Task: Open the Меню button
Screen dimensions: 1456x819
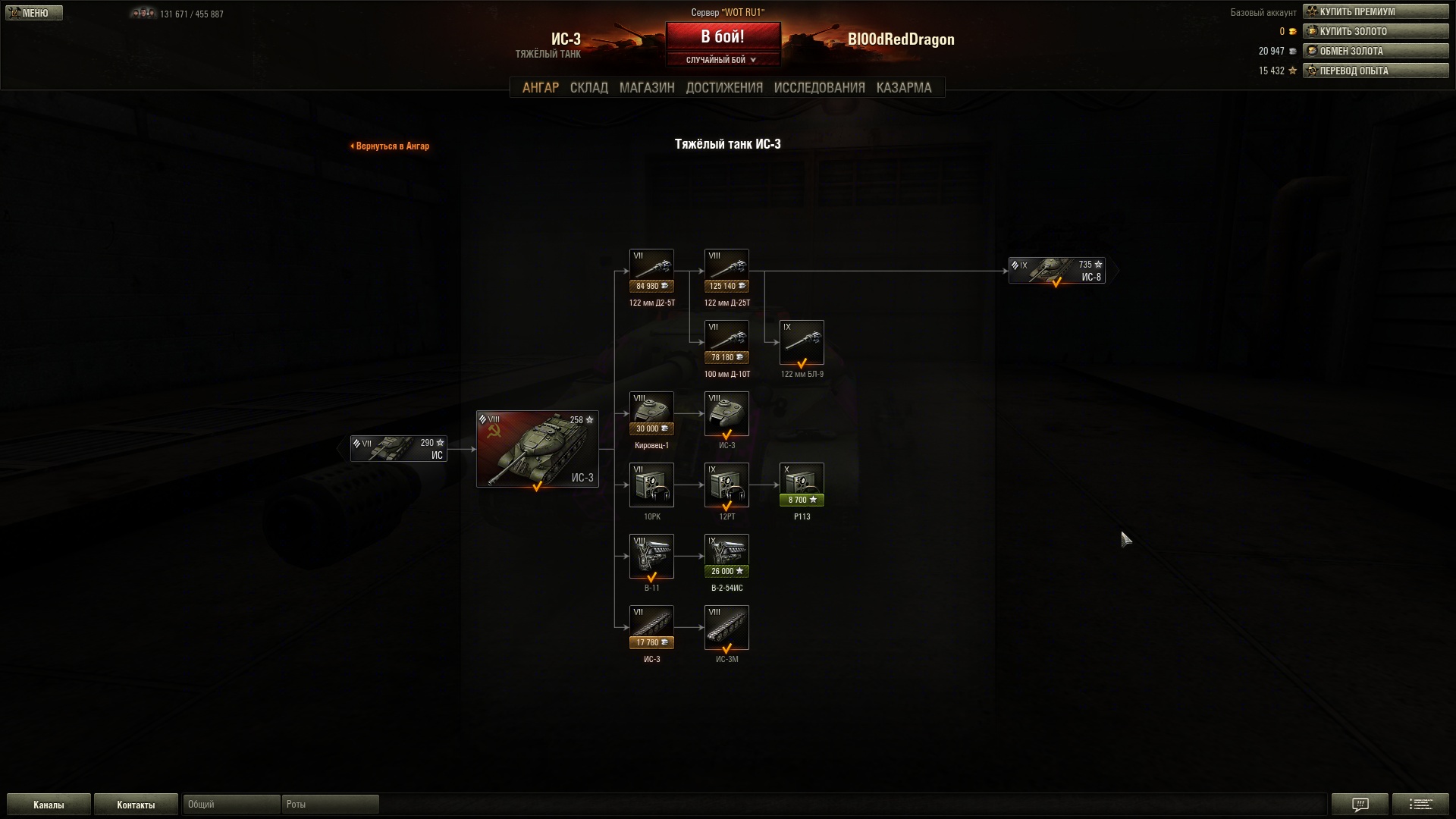Action: click(34, 13)
